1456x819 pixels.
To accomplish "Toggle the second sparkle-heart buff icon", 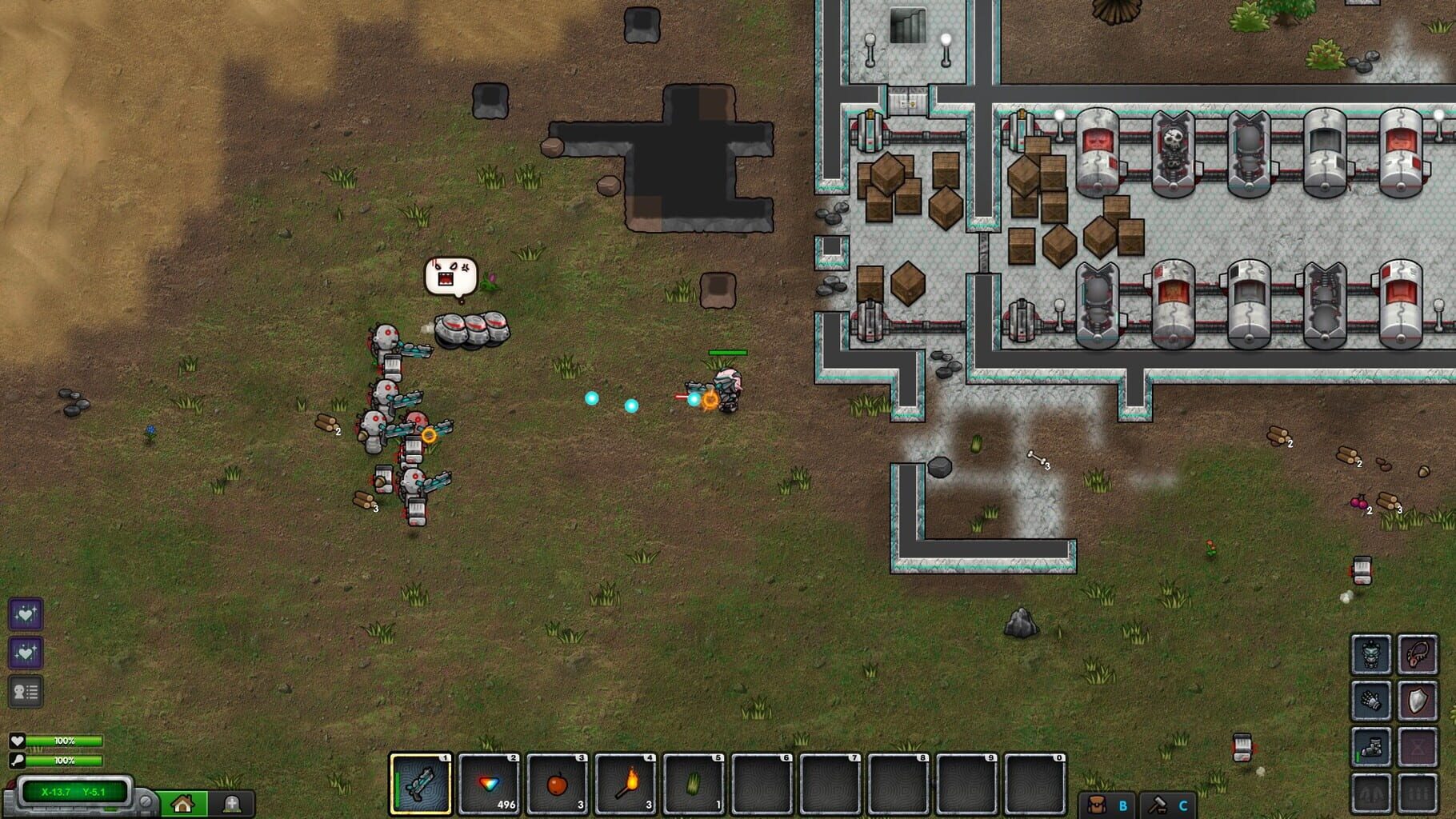I will [x=26, y=652].
